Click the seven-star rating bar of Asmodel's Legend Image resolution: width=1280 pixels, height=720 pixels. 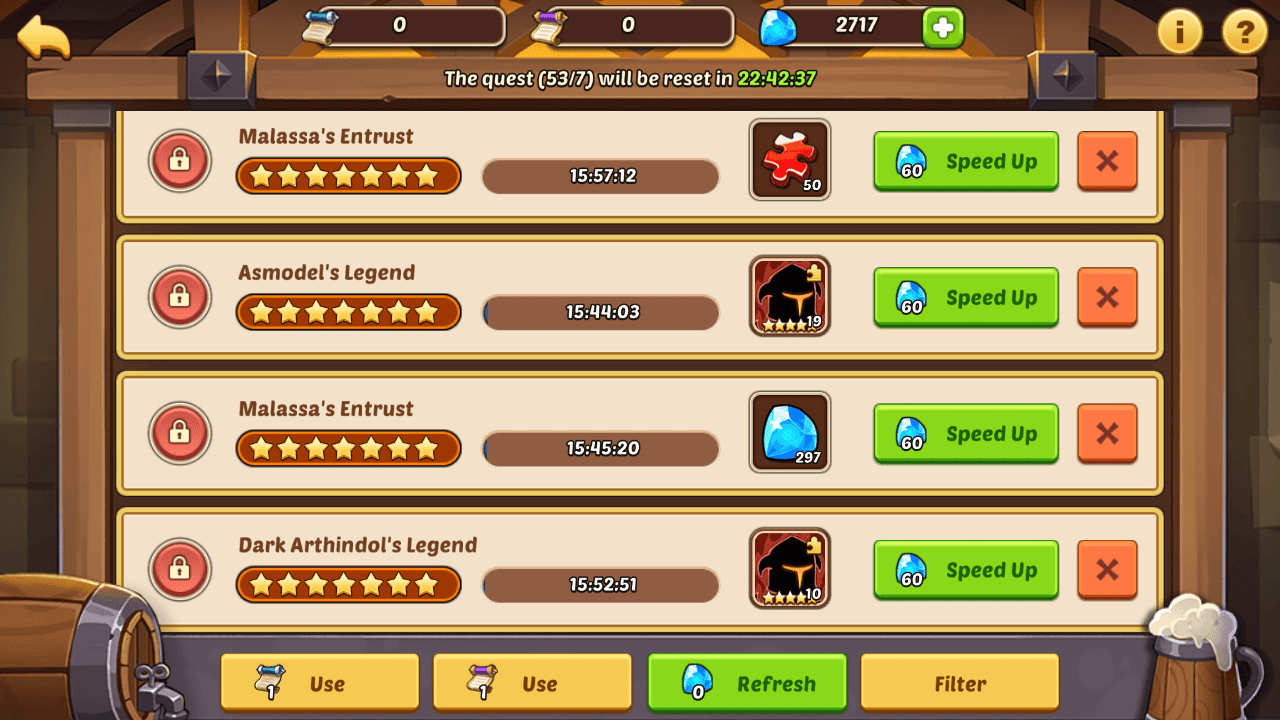348,312
